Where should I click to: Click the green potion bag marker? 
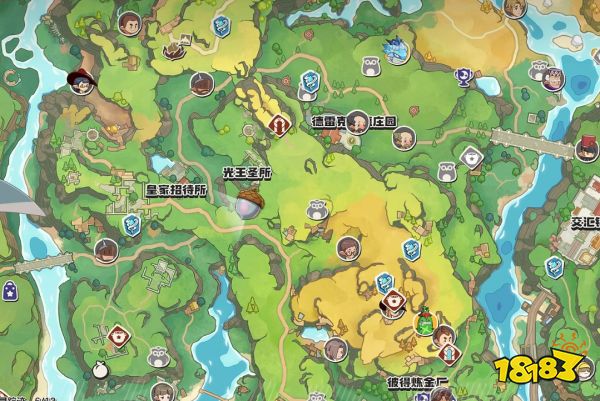(x=426, y=323)
